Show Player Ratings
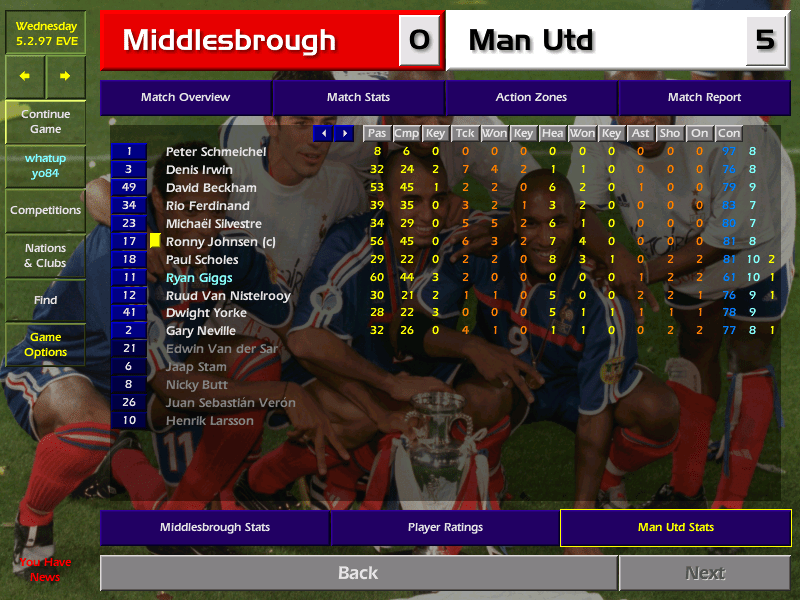The height and width of the screenshot is (600, 800). (x=445, y=527)
